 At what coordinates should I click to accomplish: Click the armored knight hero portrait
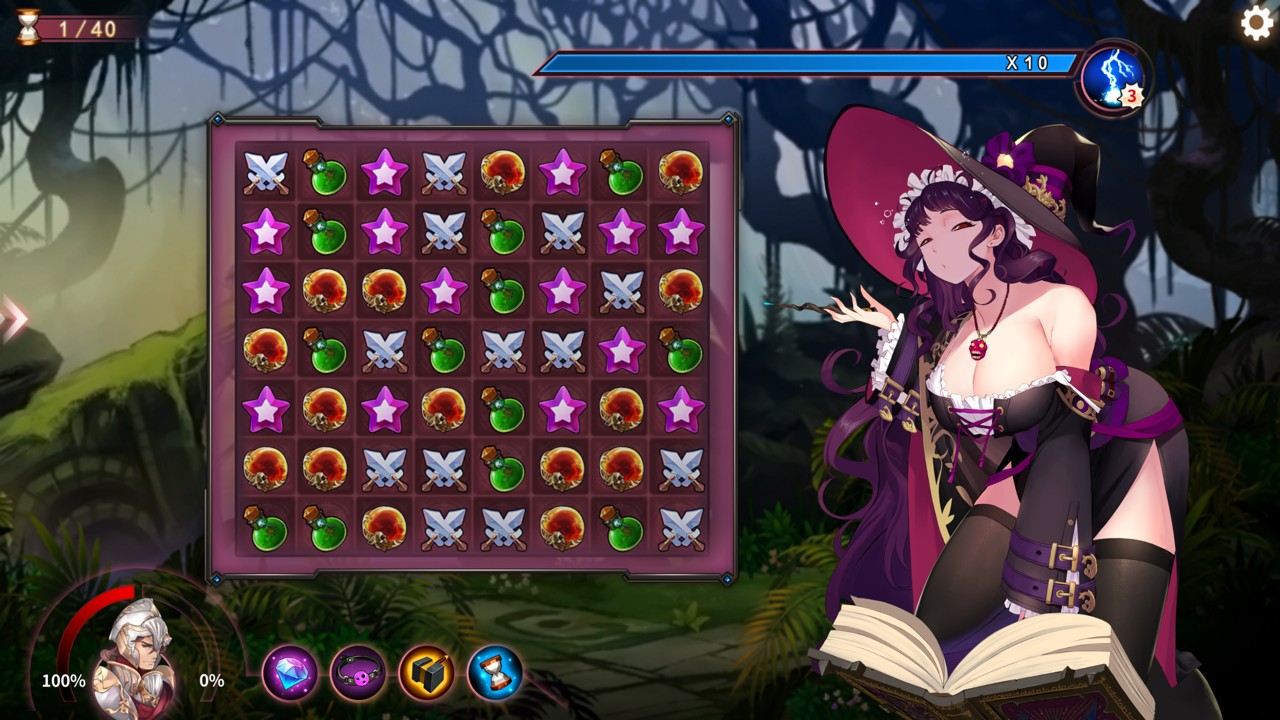point(138,657)
